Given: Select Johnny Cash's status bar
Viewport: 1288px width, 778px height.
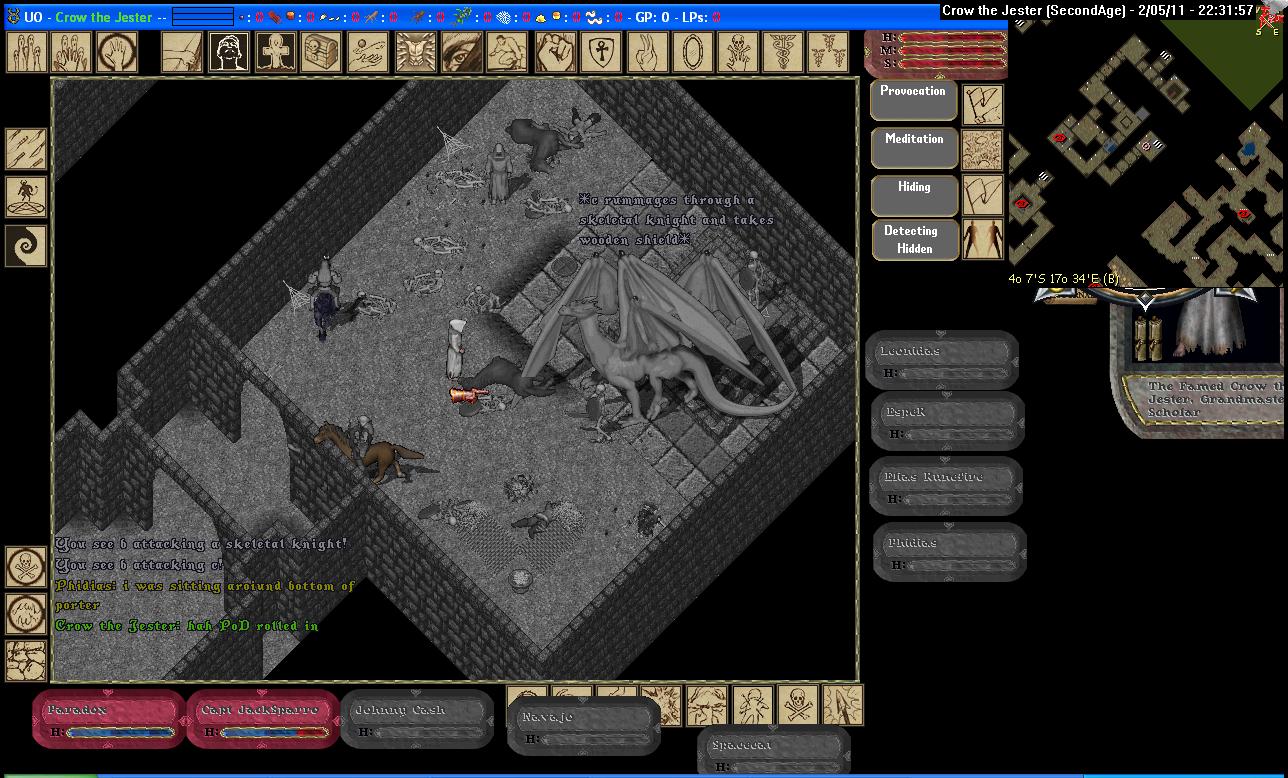Looking at the screenshot, I should [x=417, y=719].
